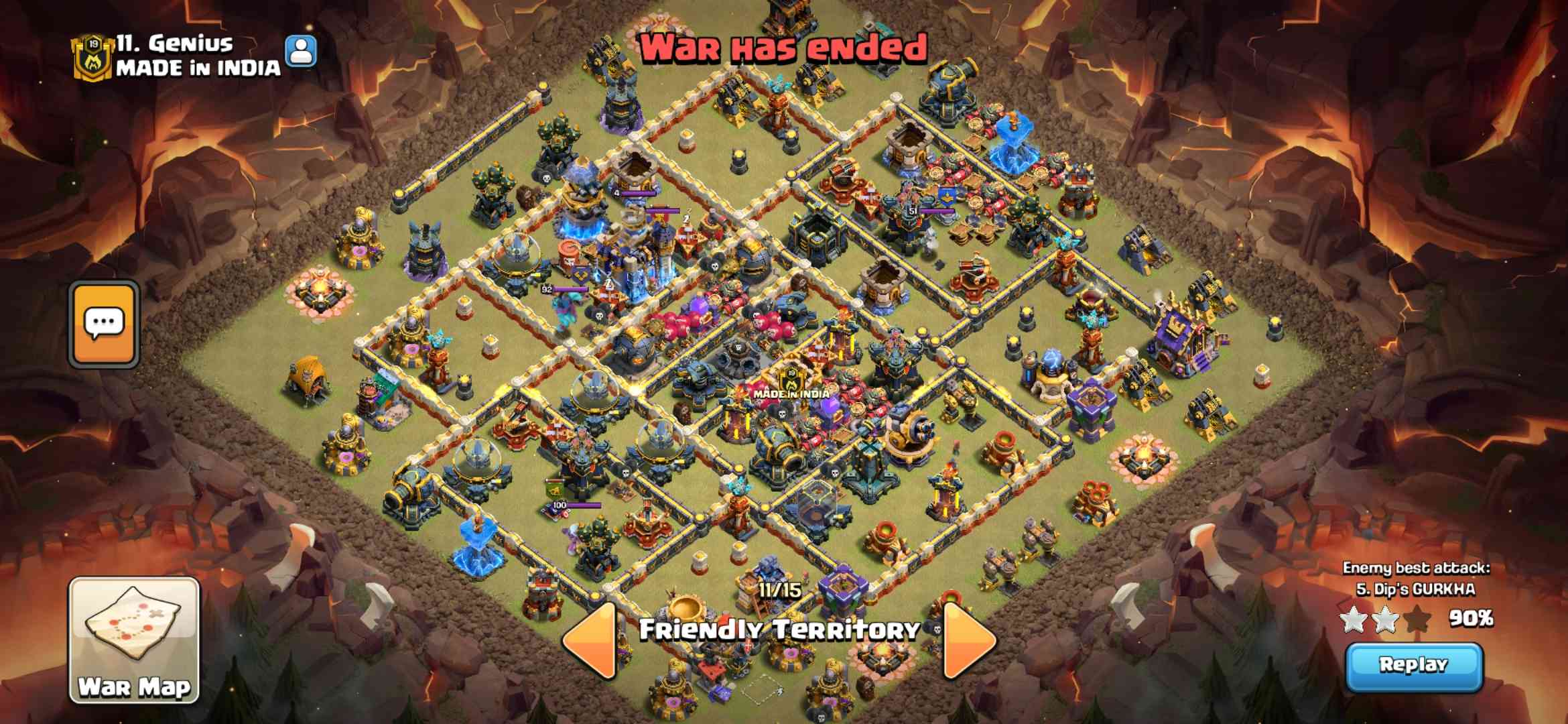Go to the next war base
This screenshot has height=724, width=1568.
pos(969,640)
